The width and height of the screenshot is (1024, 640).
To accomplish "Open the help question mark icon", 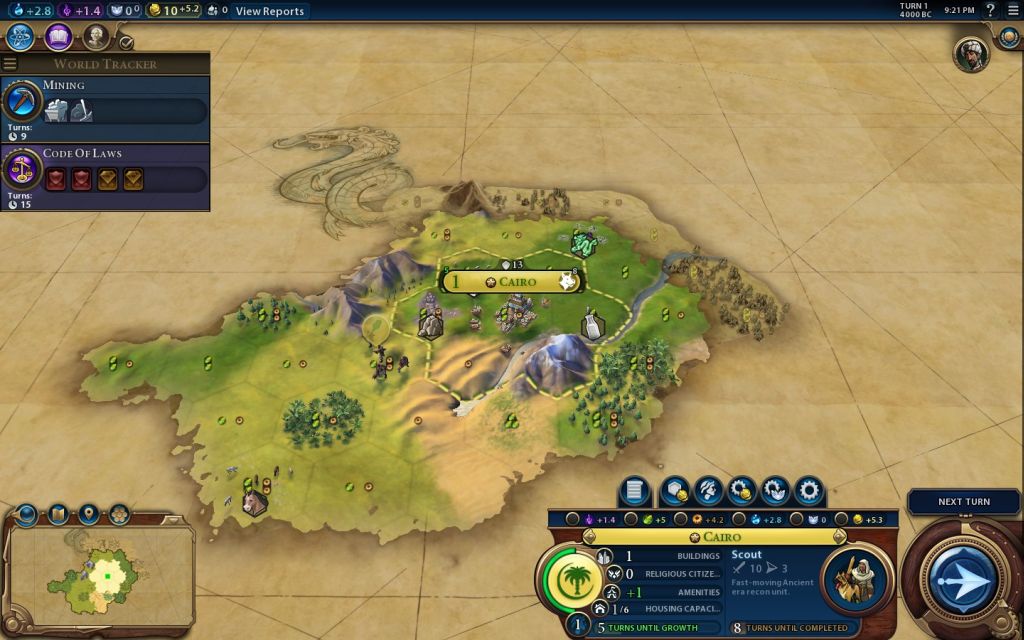I will 990,11.
